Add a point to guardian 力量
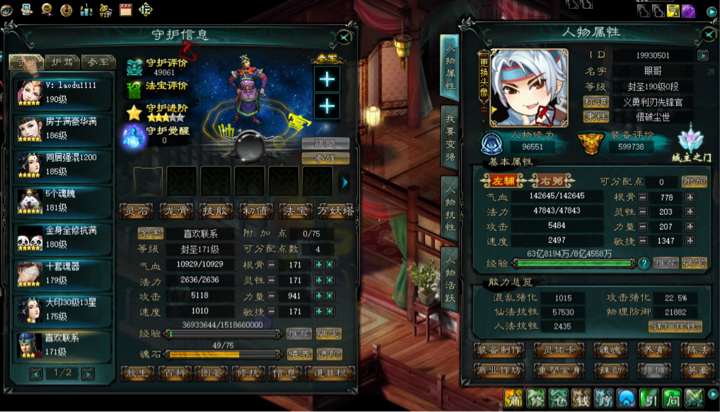The width and height of the screenshot is (720, 412). point(318,296)
